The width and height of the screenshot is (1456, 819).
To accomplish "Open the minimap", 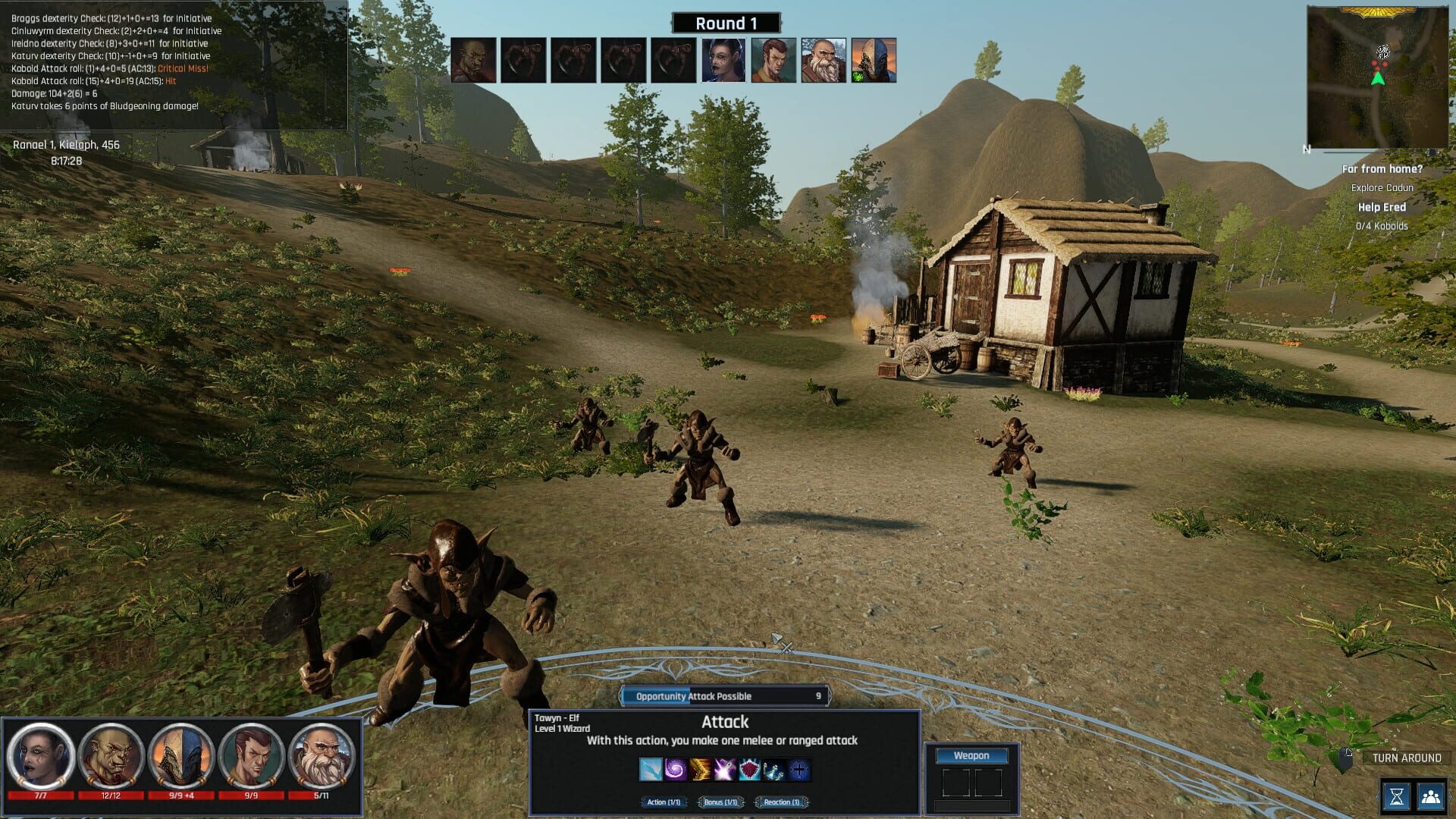I will click(1377, 77).
